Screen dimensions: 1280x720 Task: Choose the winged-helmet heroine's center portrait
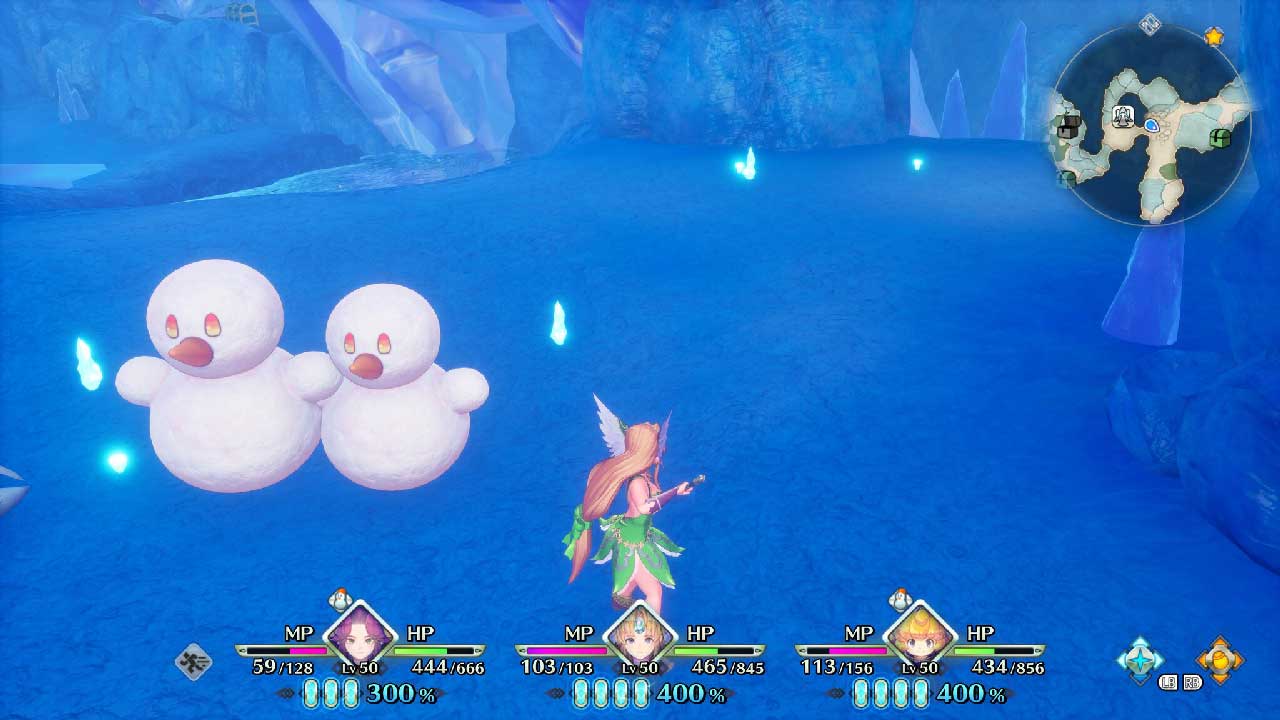637,636
